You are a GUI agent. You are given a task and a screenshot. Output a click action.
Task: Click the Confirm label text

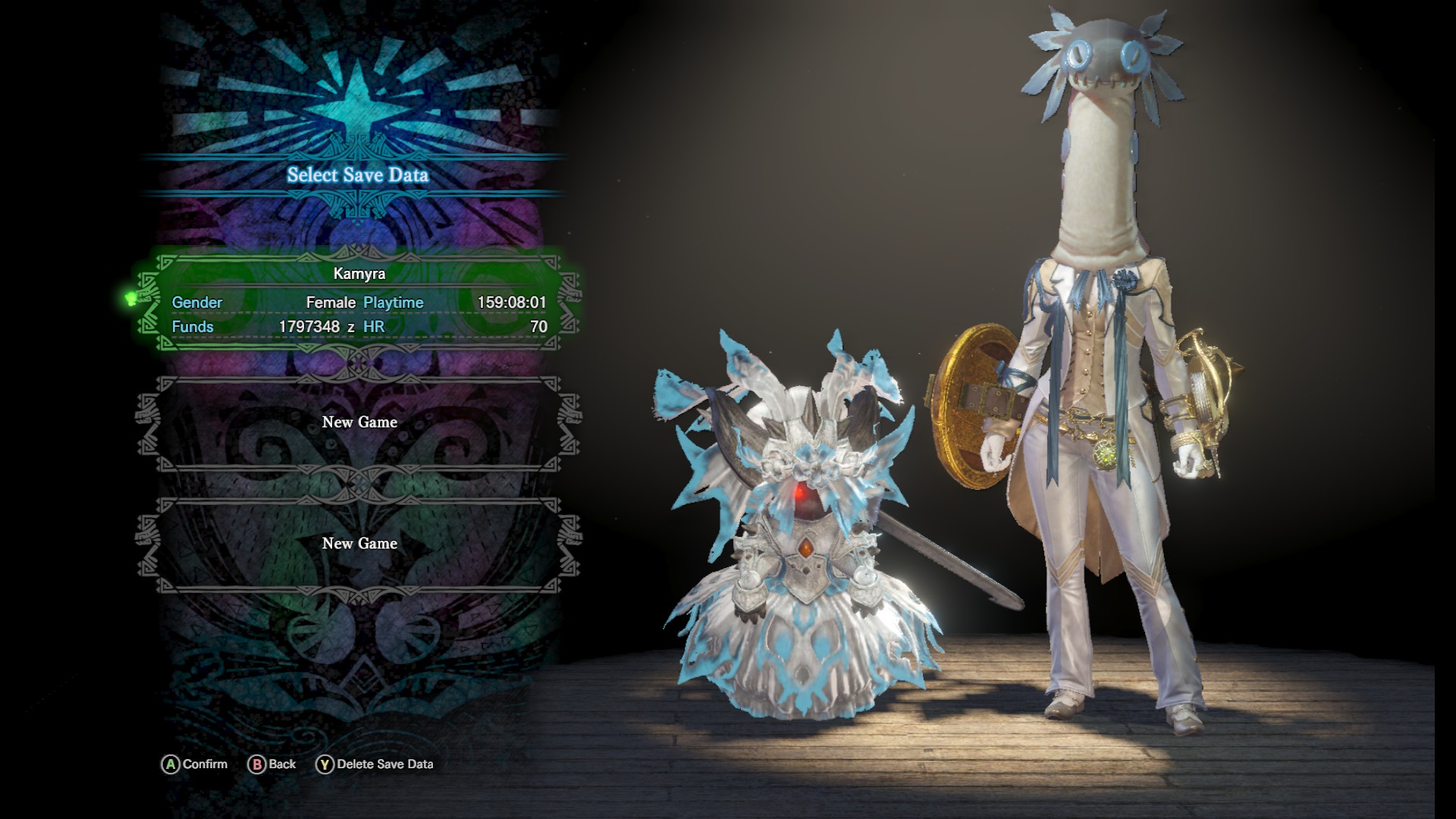tap(206, 764)
